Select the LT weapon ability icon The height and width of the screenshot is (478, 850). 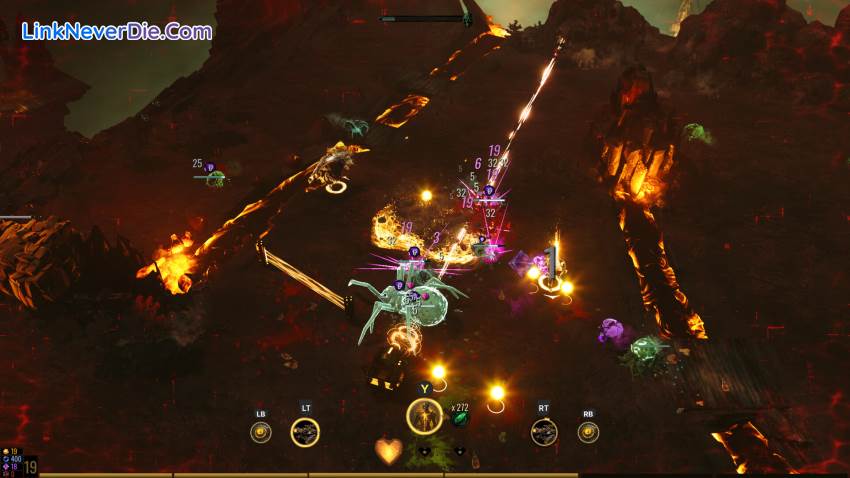[x=305, y=432]
